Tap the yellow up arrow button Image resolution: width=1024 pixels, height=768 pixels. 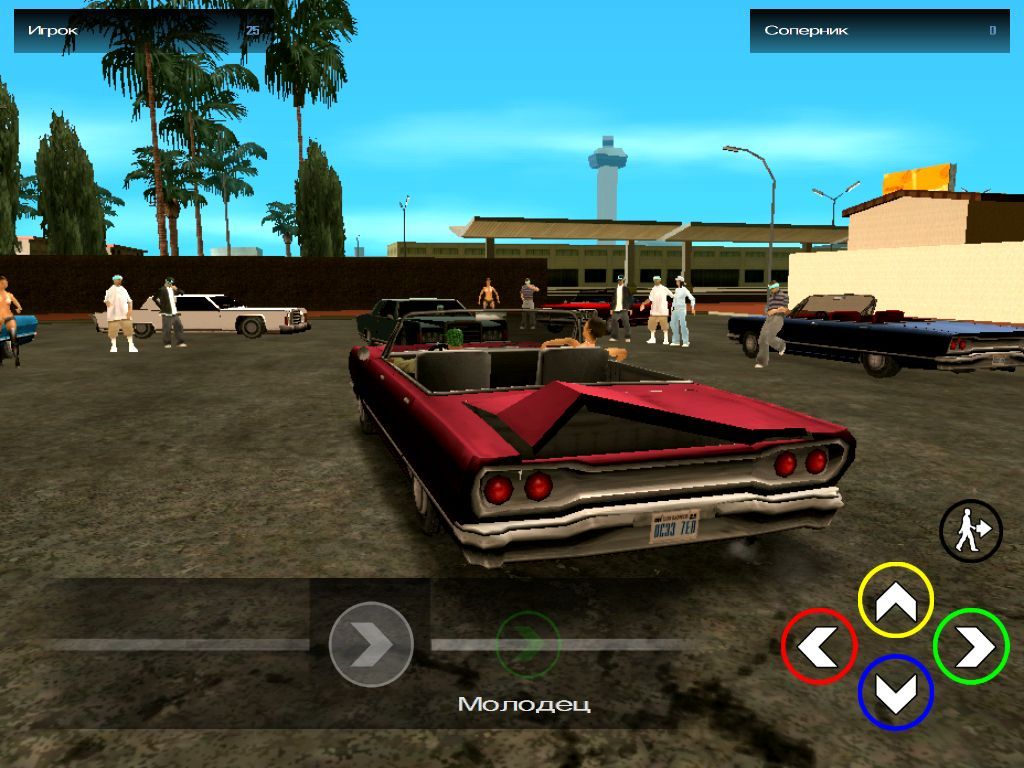pos(896,600)
